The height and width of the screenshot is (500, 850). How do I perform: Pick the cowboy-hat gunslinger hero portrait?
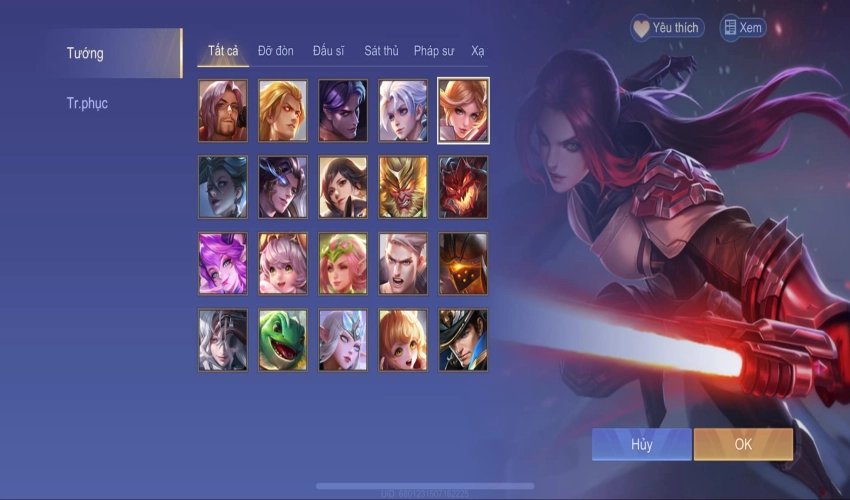(463, 340)
